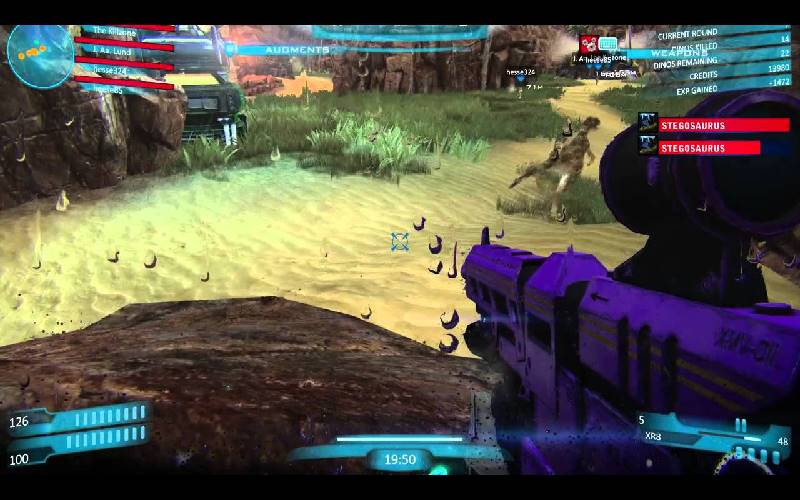Click the red gear icon

point(588,44)
